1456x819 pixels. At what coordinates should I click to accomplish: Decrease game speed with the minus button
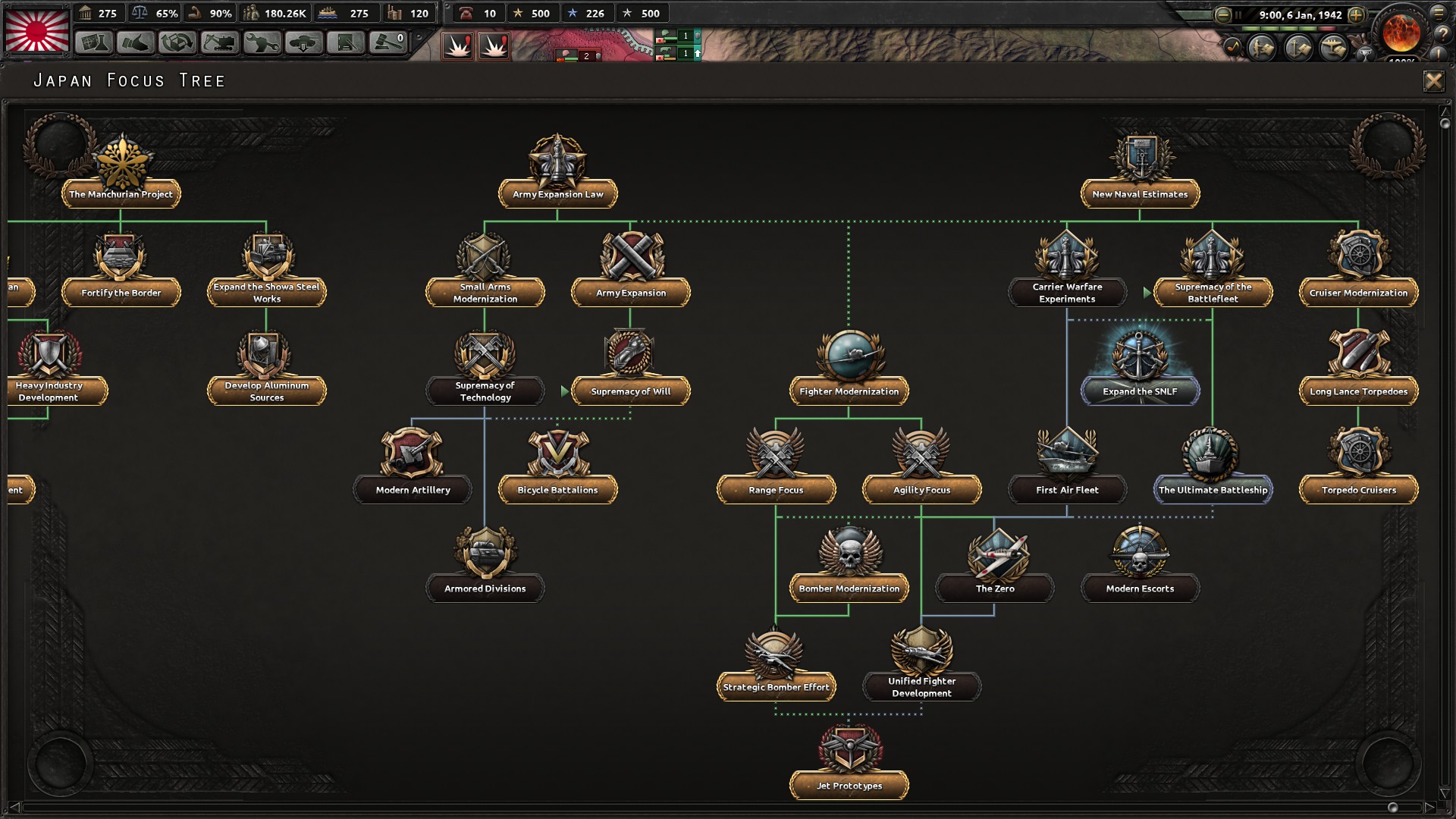1222,14
